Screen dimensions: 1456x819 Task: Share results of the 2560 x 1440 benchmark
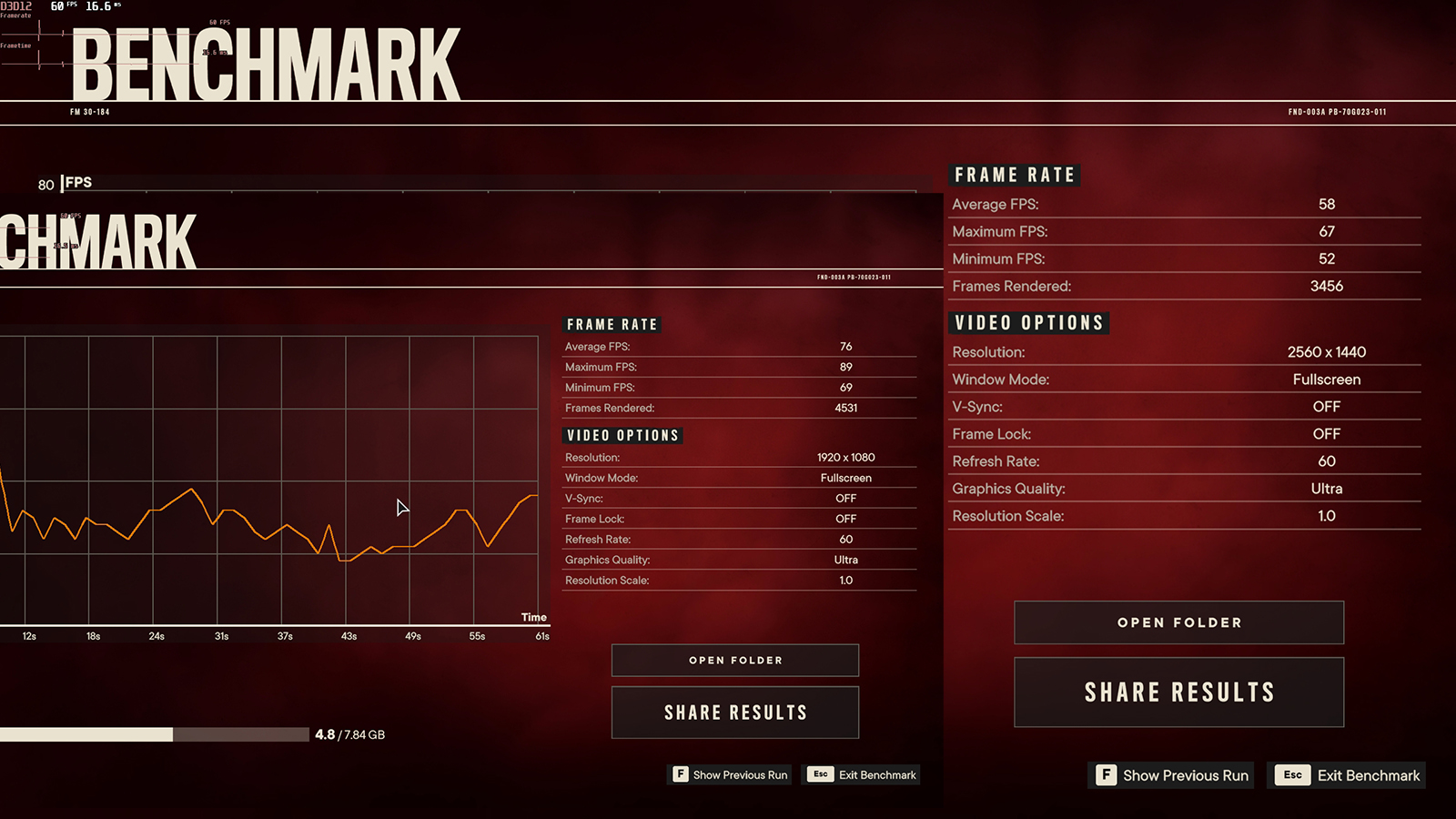[1178, 693]
